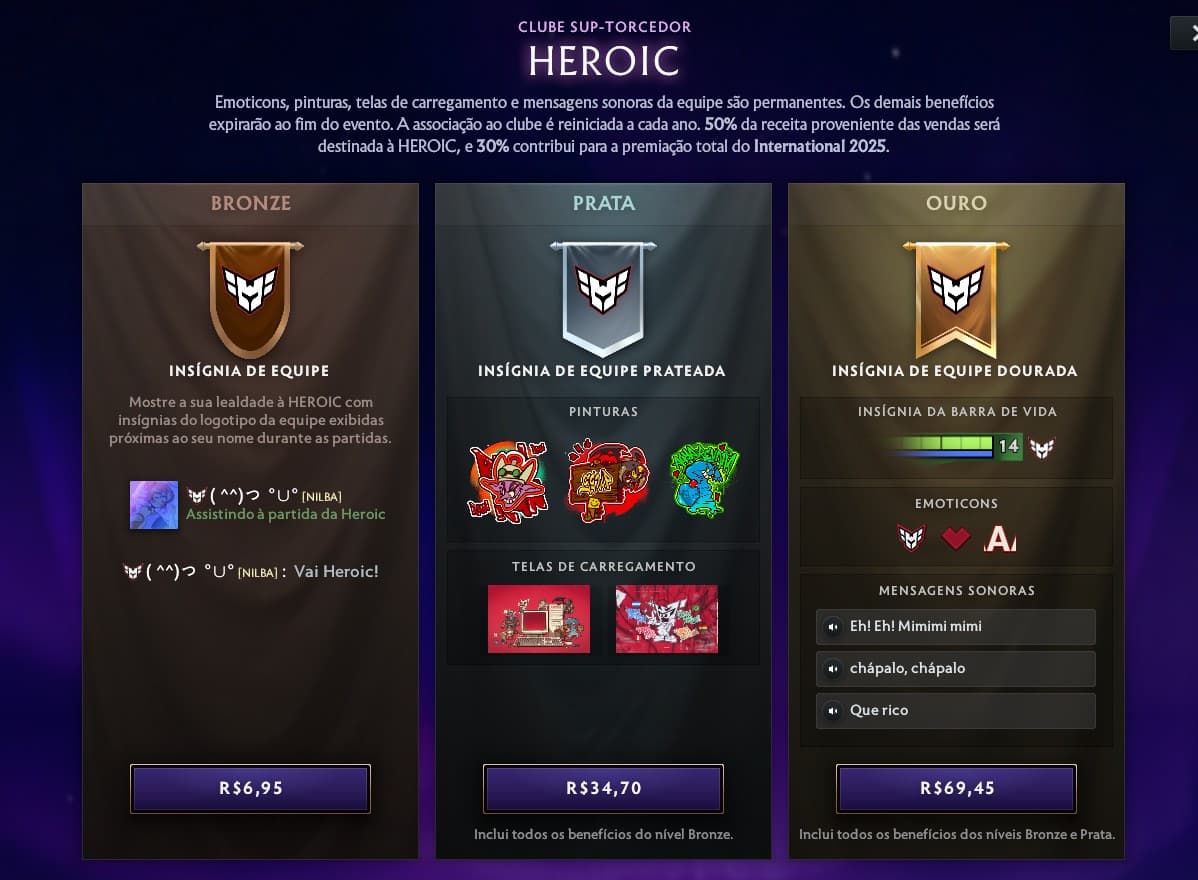Select the red heart emoticon

pyautogui.click(x=956, y=539)
